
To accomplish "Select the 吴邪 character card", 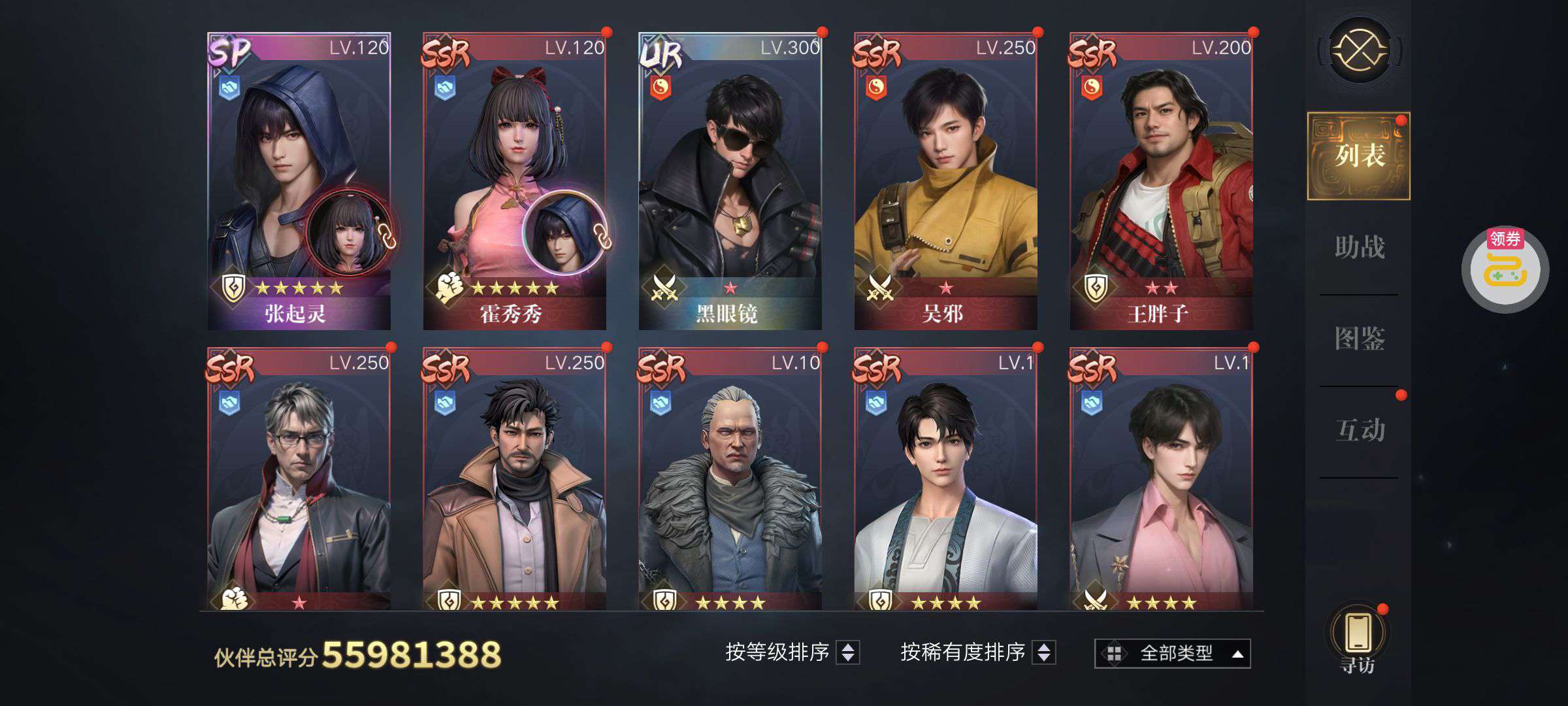I will (x=945, y=181).
